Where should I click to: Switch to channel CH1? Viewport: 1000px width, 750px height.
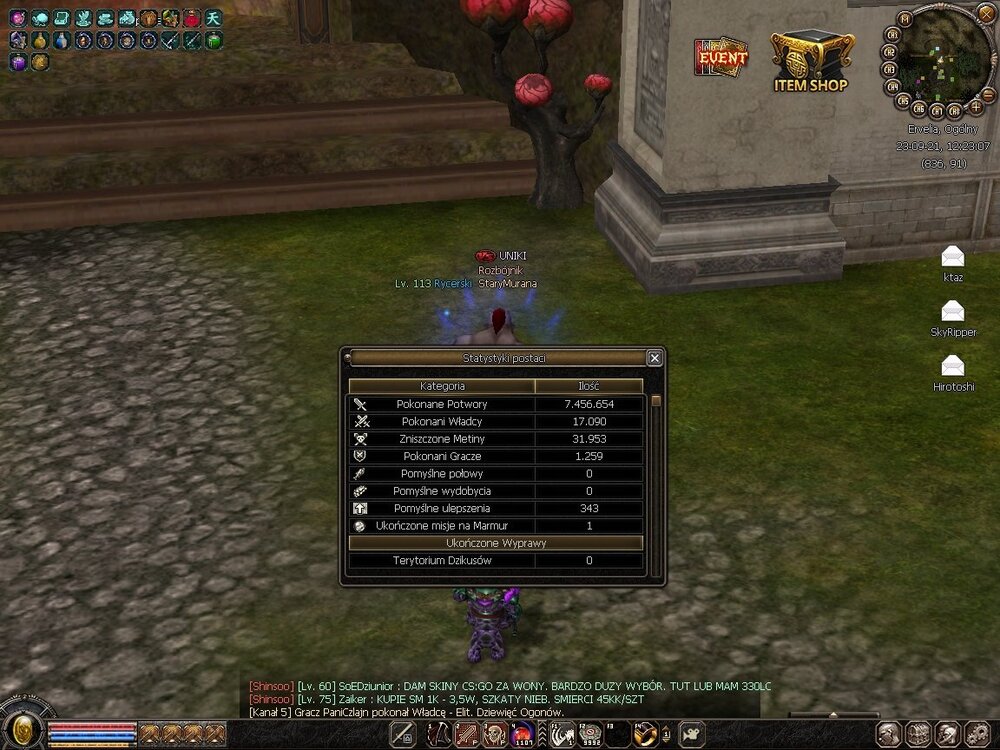[x=891, y=33]
